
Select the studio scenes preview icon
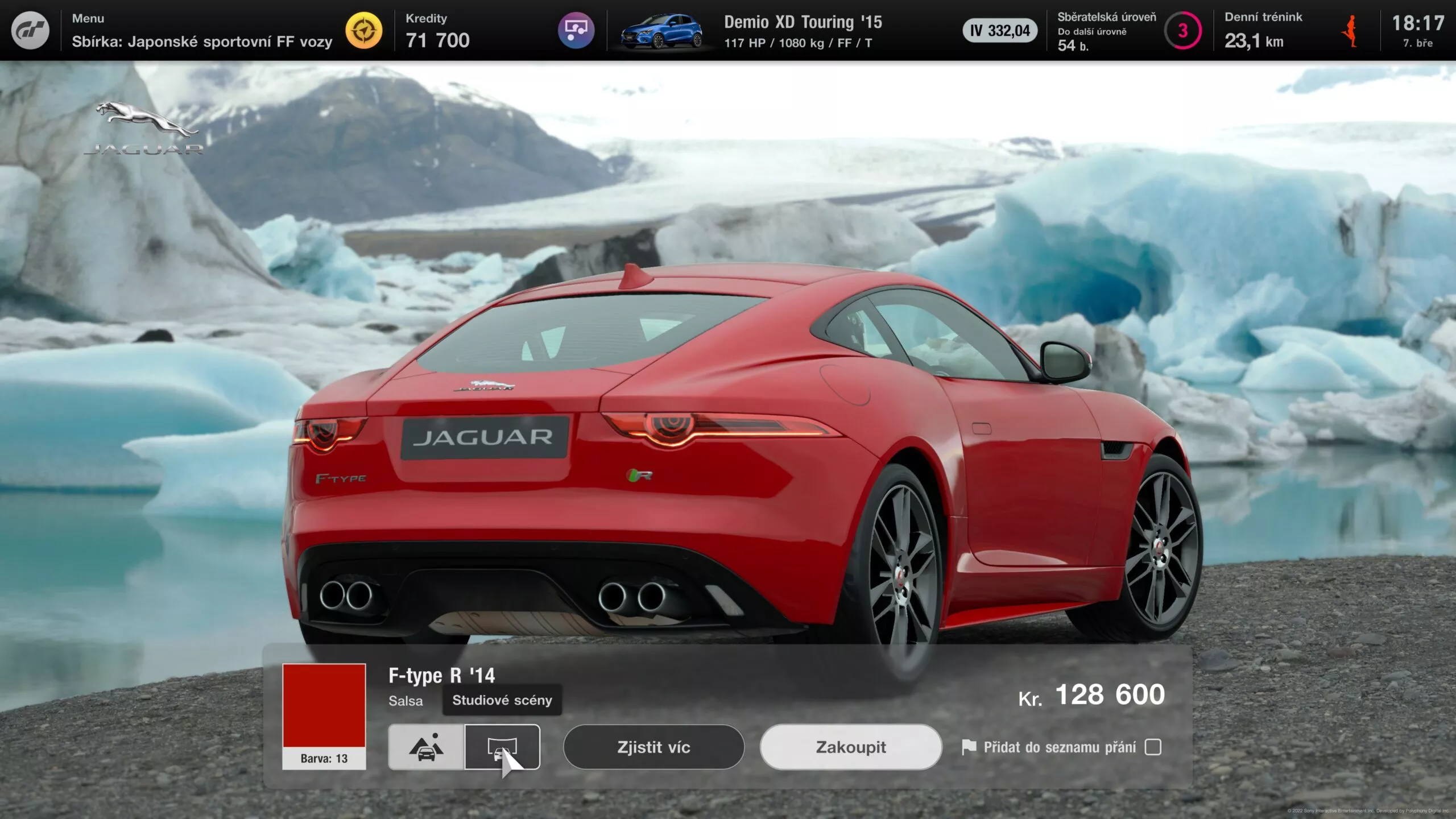[x=503, y=747]
